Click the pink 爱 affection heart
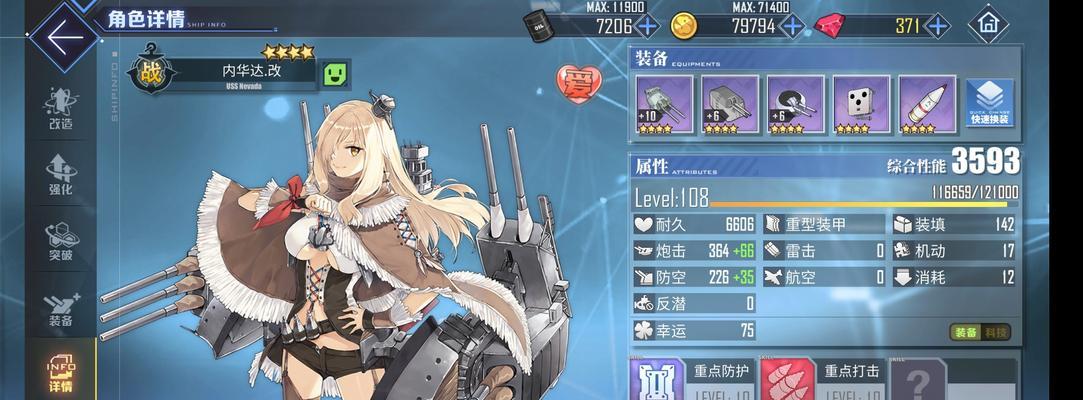 point(577,80)
